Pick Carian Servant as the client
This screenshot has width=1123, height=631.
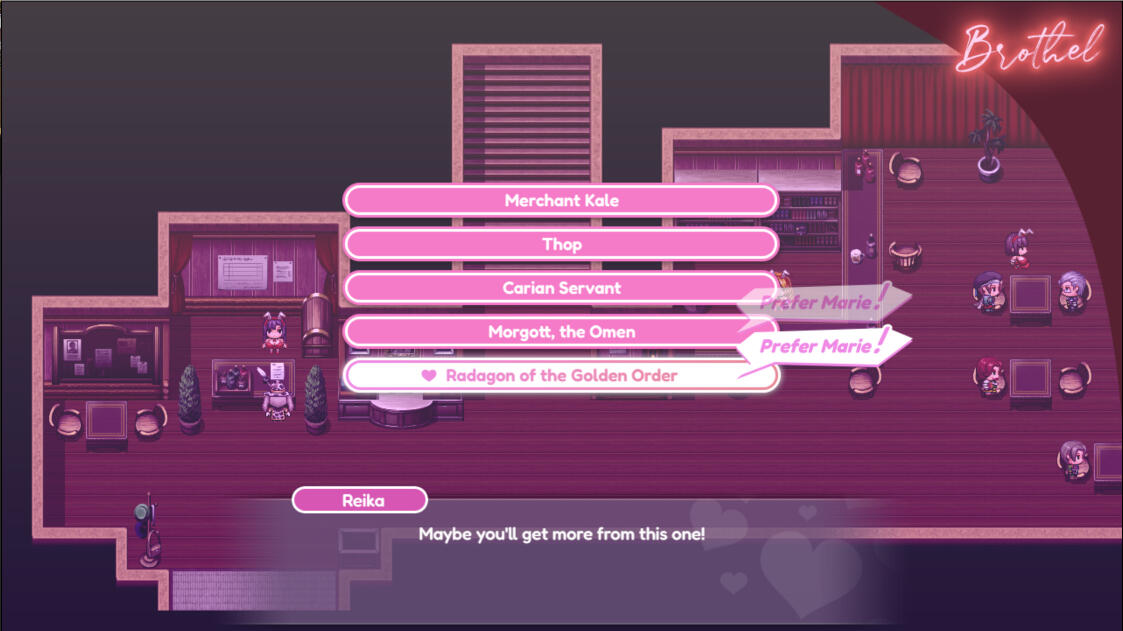pyautogui.click(x=560, y=288)
